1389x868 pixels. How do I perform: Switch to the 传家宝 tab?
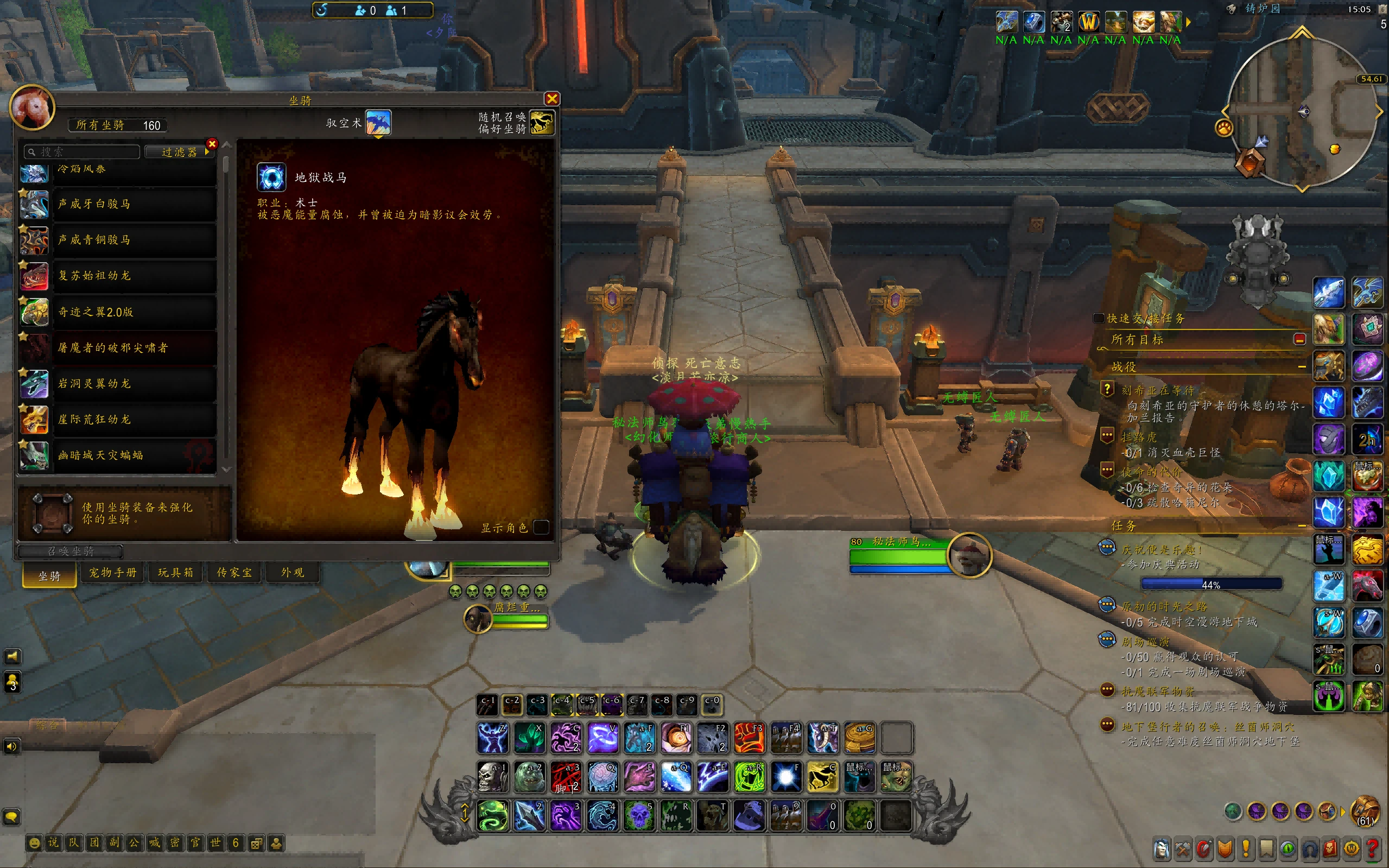coord(233,573)
